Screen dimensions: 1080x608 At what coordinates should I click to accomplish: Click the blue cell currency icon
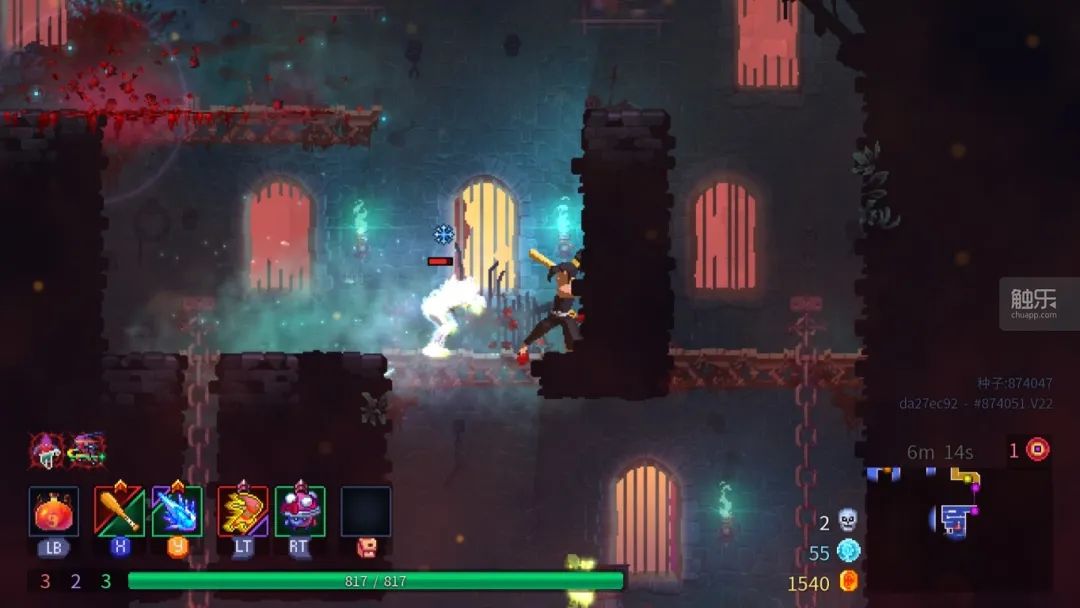pyautogui.click(x=848, y=551)
